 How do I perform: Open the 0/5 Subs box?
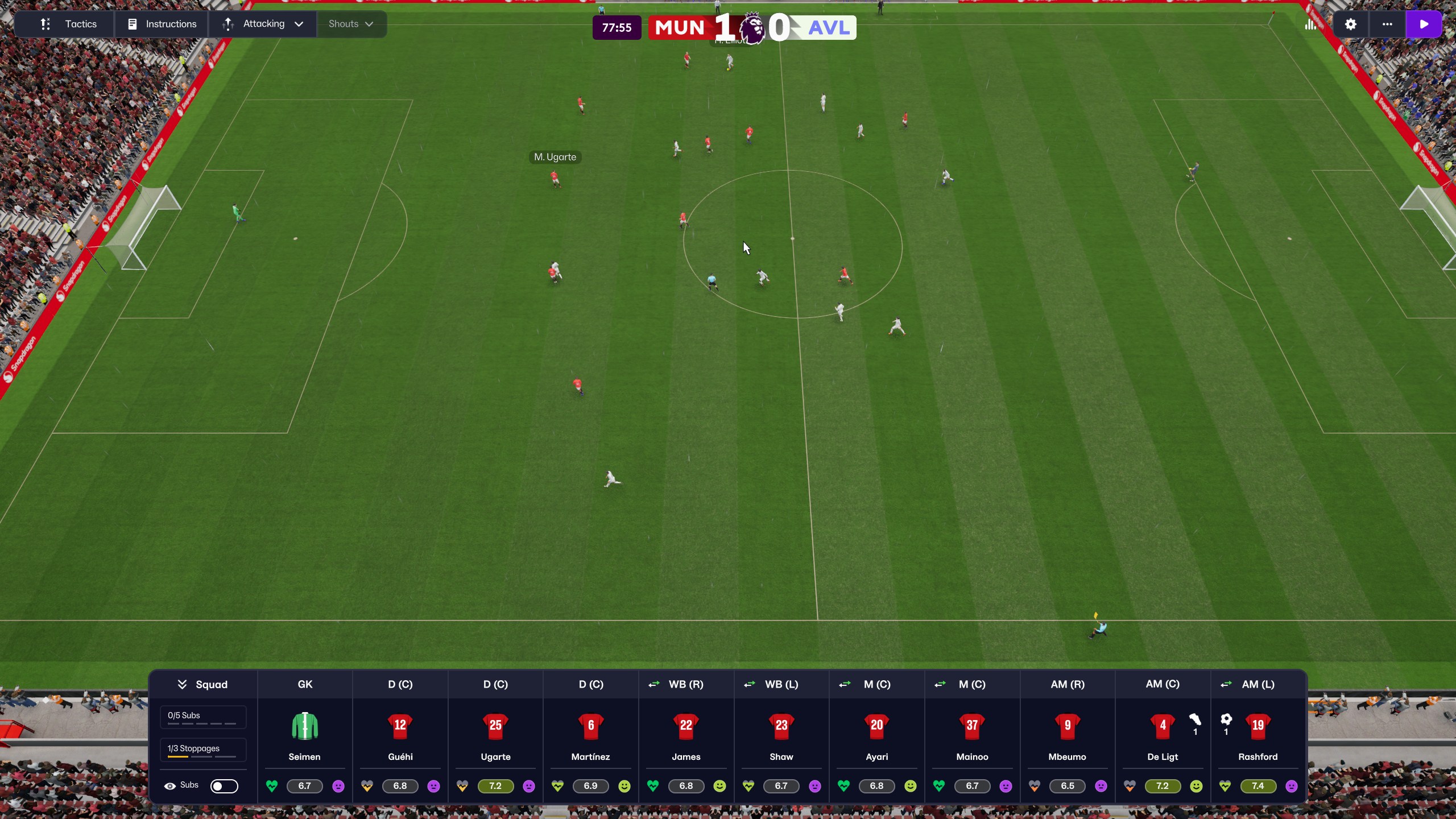pyautogui.click(x=203, y=717)
